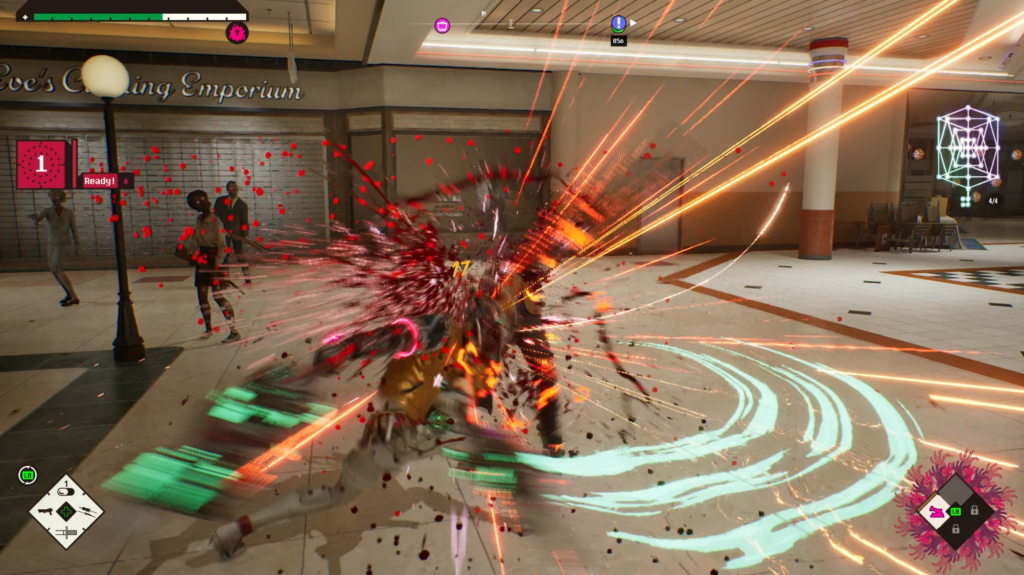Click the pink splat icon under health bar
Screen dimensions: 1024x575
click(x=237, y=33)
